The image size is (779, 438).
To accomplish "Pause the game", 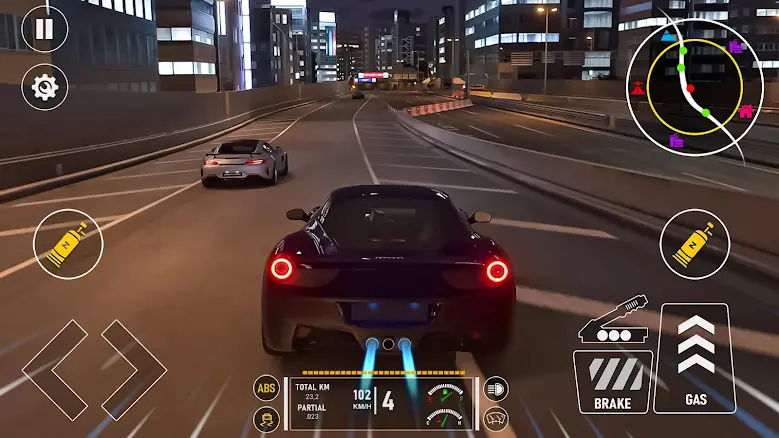I will [44, 27].
